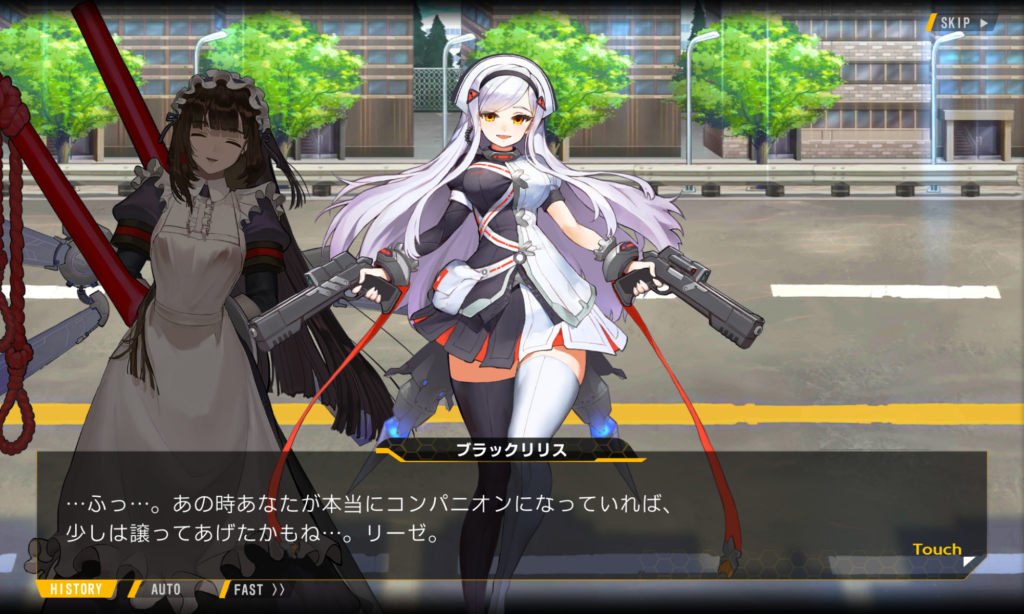This screenshot has width=1024, height=614.
Task: Tap the Touch prompt to continue
Action: pyautogui.click(x=938, y=549)
